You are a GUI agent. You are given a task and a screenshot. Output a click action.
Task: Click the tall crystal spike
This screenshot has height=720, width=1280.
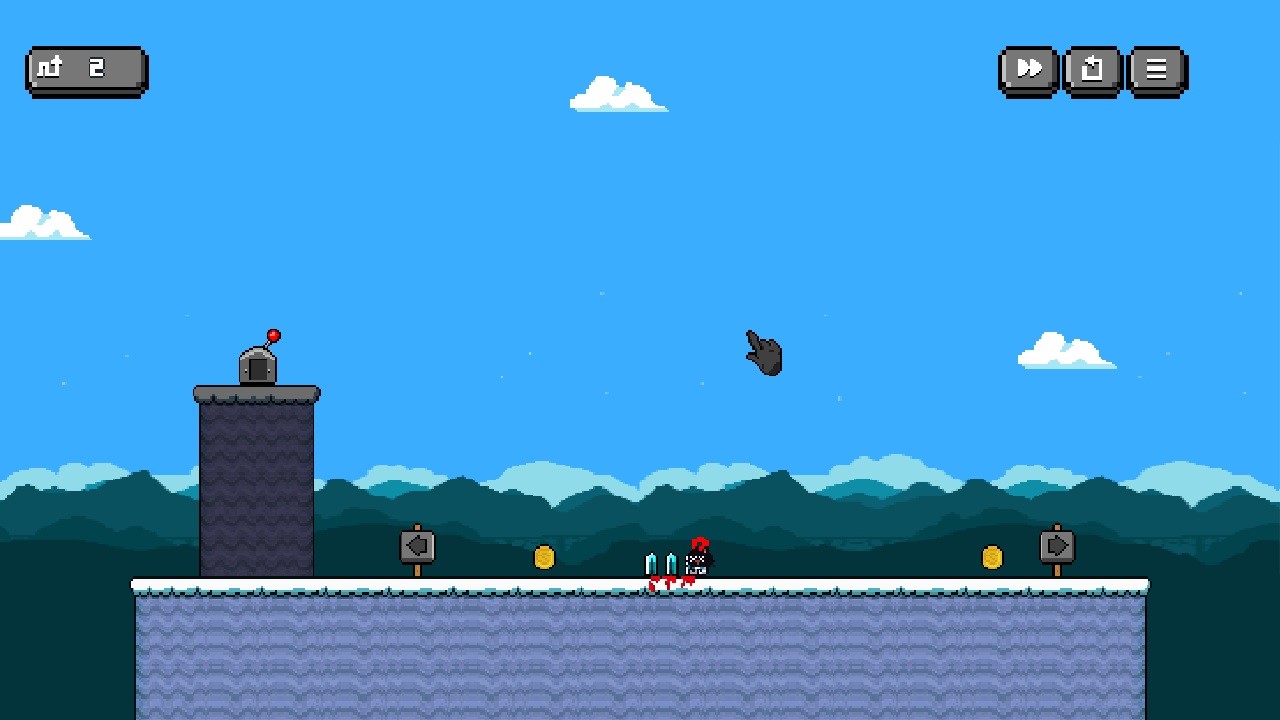pyautogui.click(x=651, y=562)
